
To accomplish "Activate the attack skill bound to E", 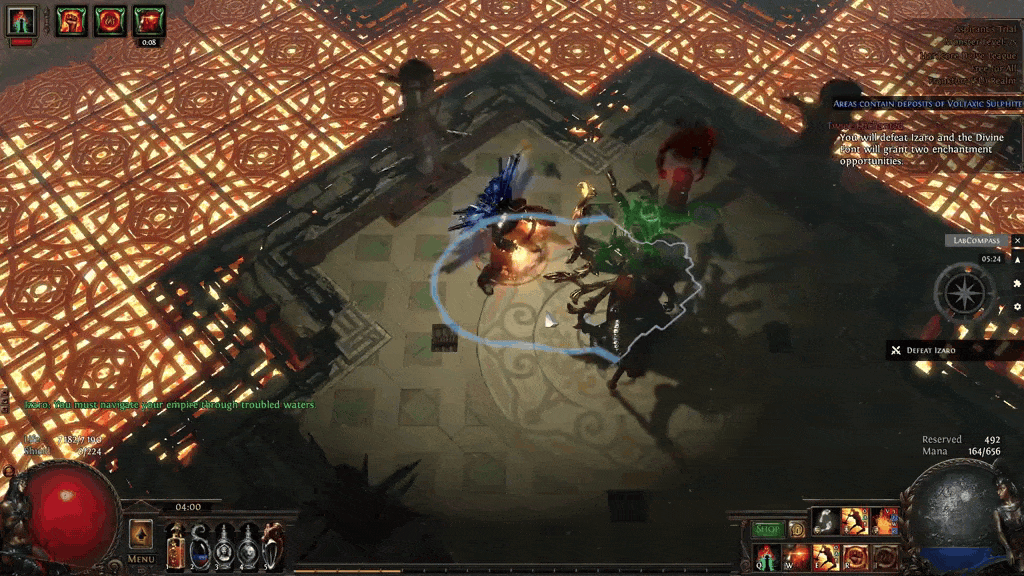I will (x=826, y=557).
